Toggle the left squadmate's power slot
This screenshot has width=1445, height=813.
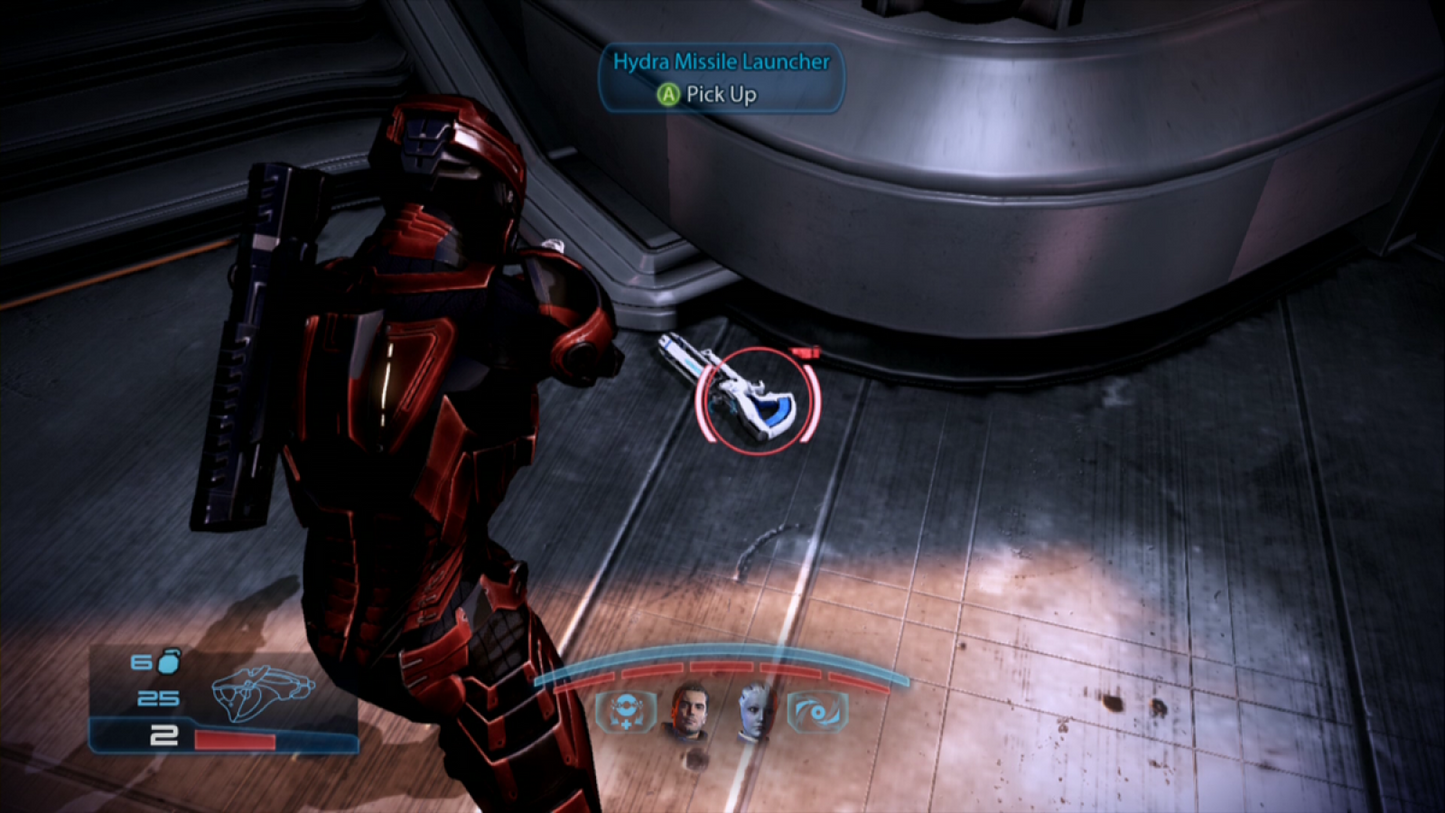click(x=624, y=711)
